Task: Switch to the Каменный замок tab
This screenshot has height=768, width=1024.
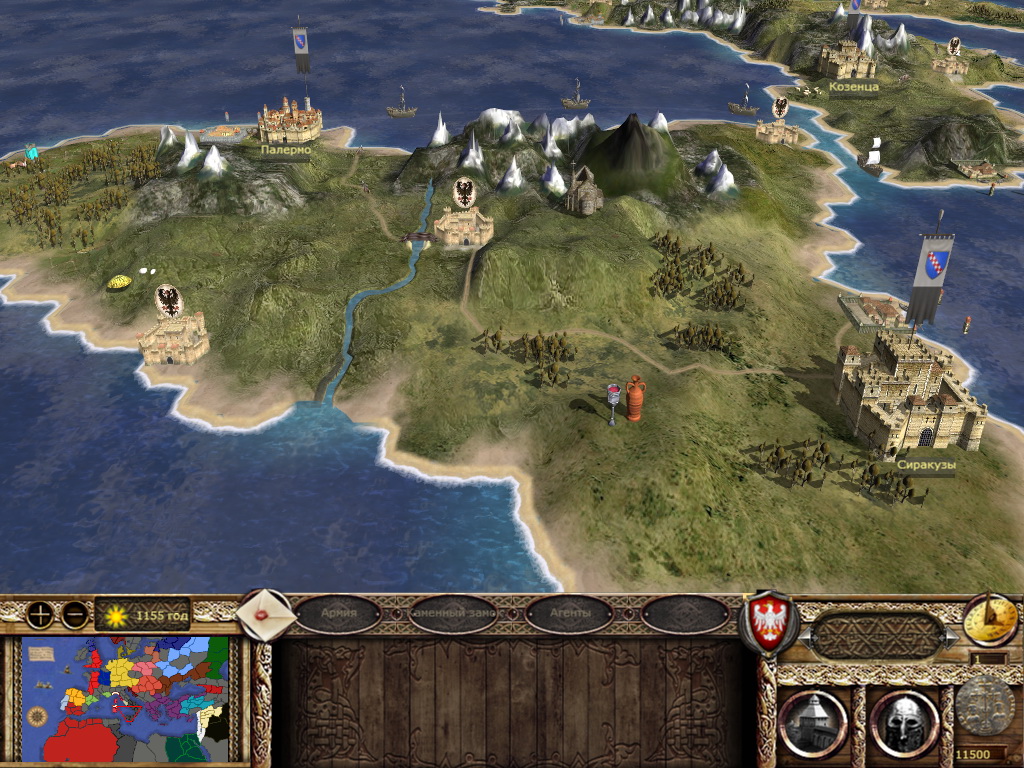Action: coord(453,613)
